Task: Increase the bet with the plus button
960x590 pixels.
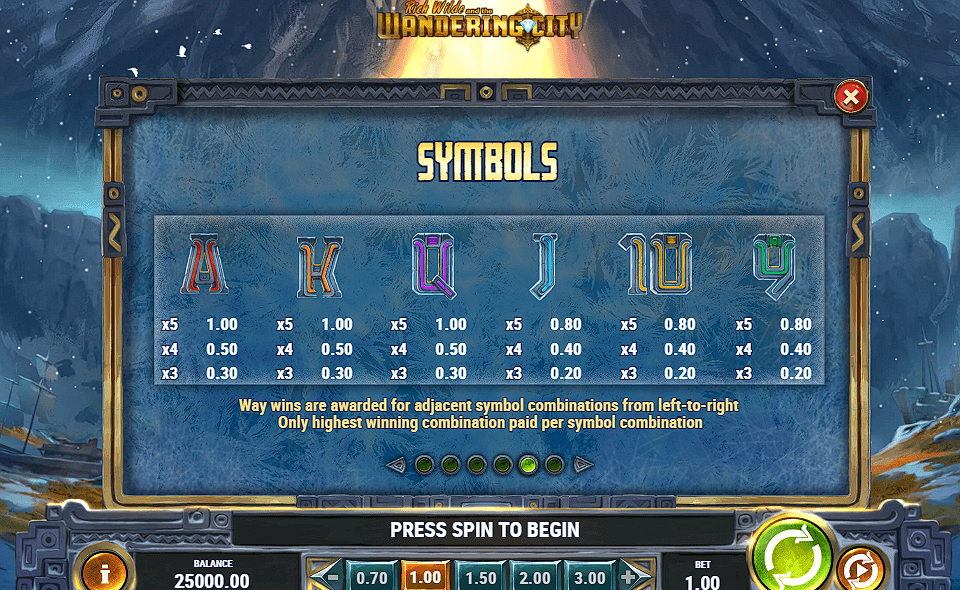Action: click(629, 577)
